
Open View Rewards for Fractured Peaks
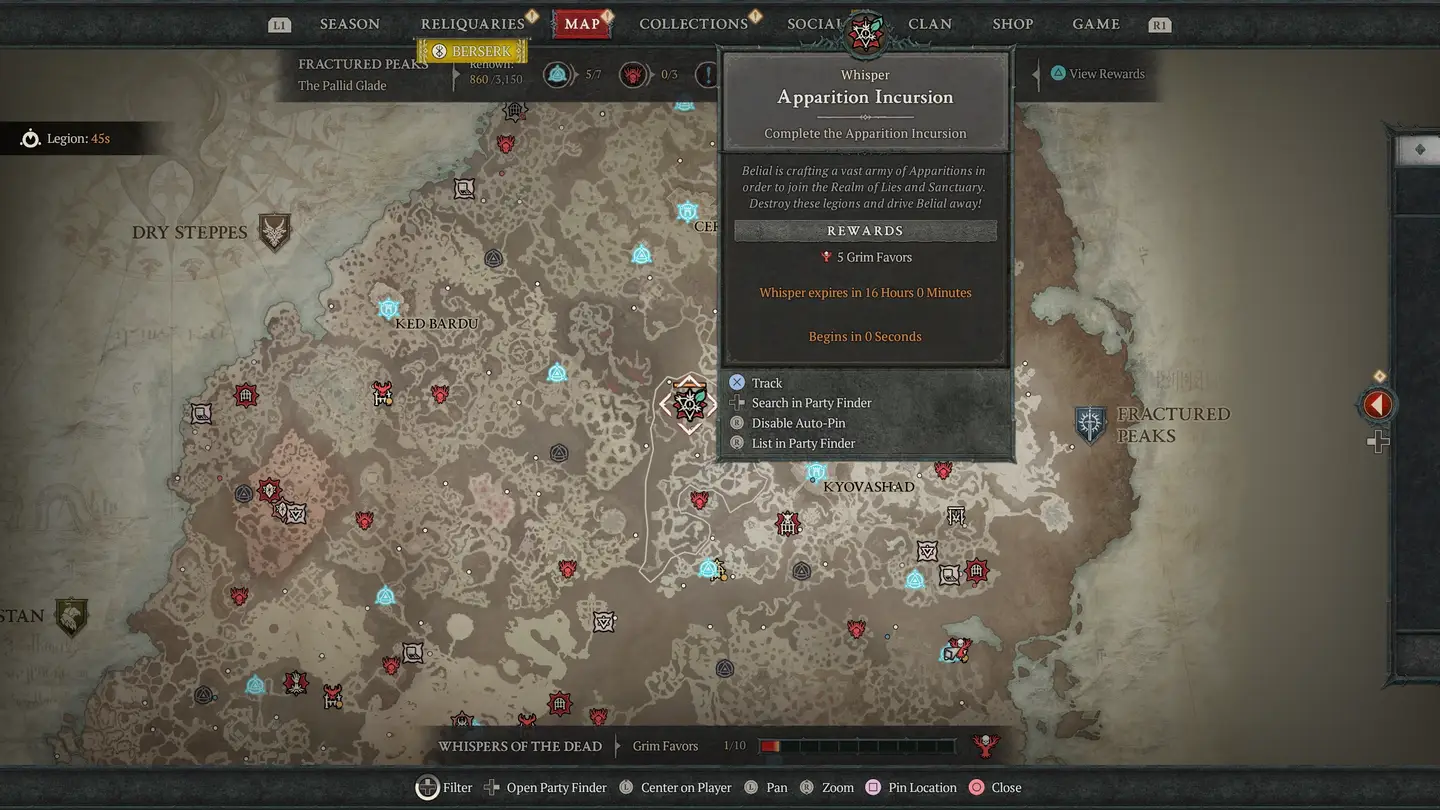(1106, 74)
